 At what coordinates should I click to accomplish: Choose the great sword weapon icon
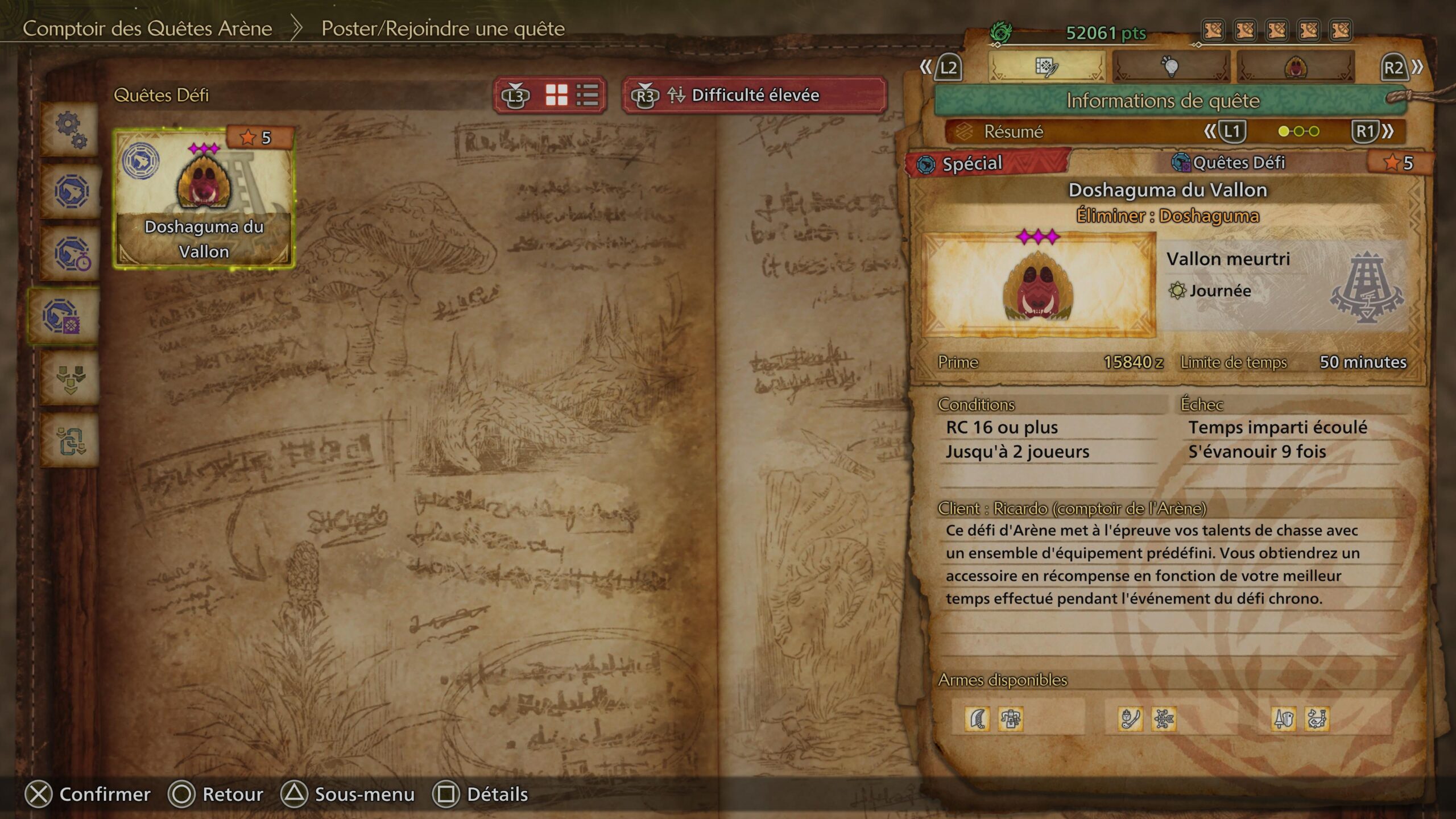977,719
